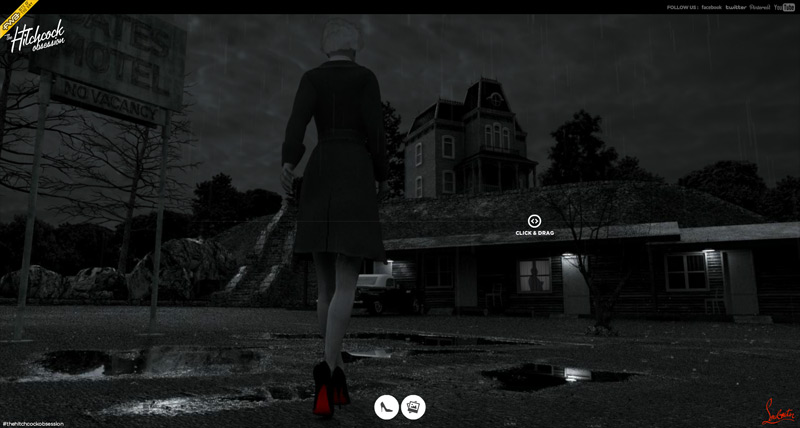Open the Twitter follow link
Screen dimensions: 800x428
pyautogui.click(x=736, y=7)
